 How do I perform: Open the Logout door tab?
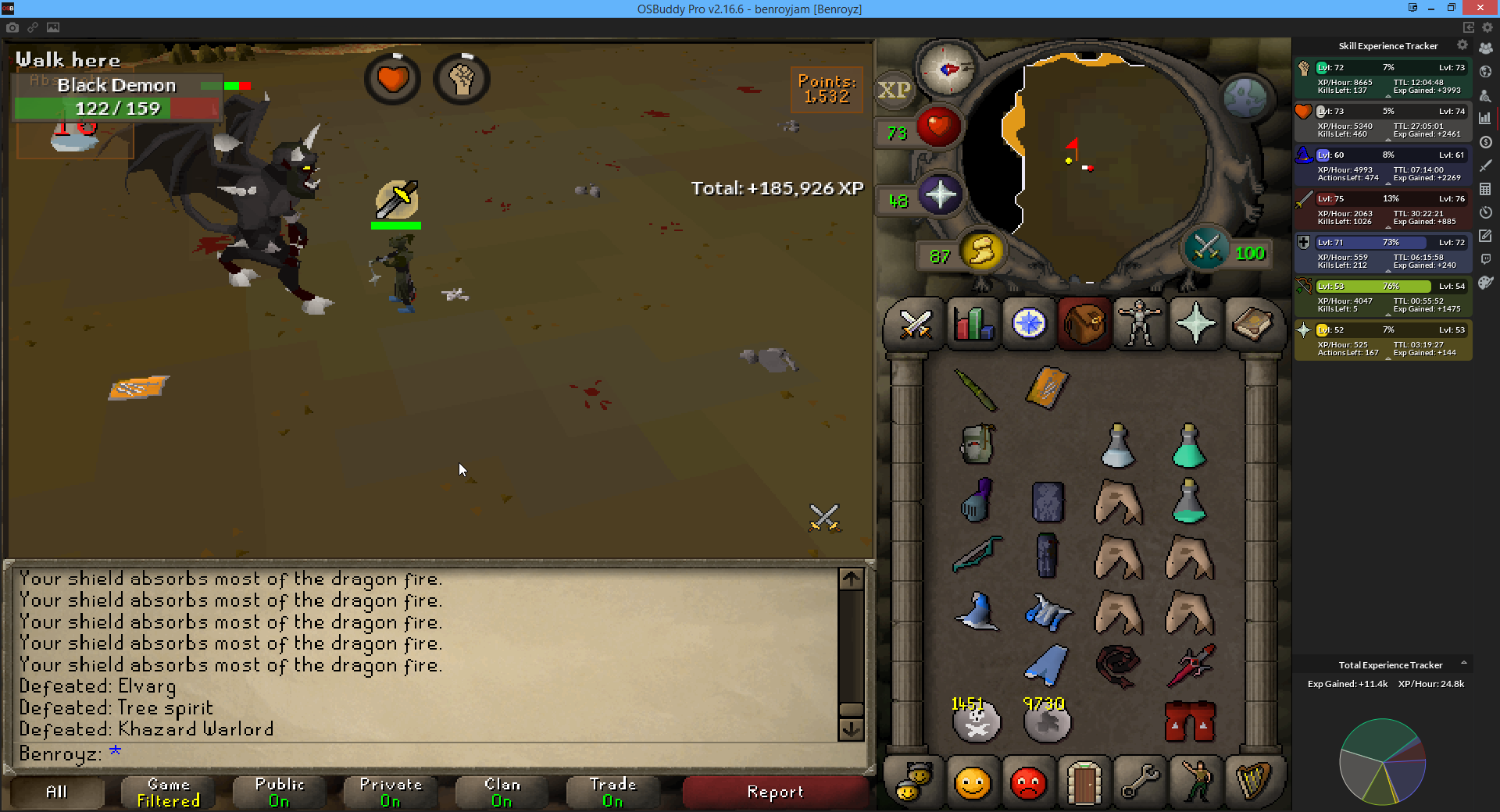[1084, 782]
